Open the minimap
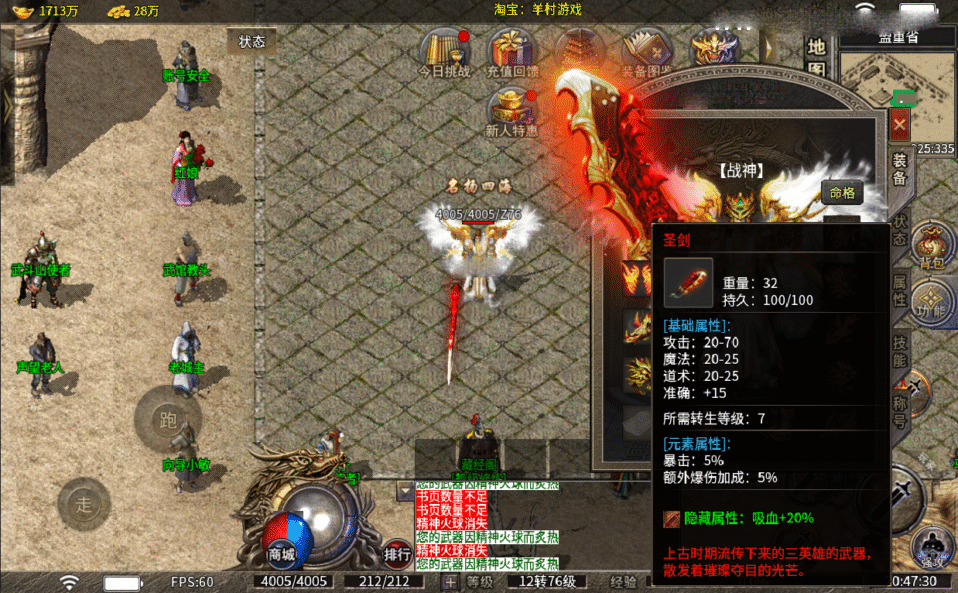 click(897, 78)
